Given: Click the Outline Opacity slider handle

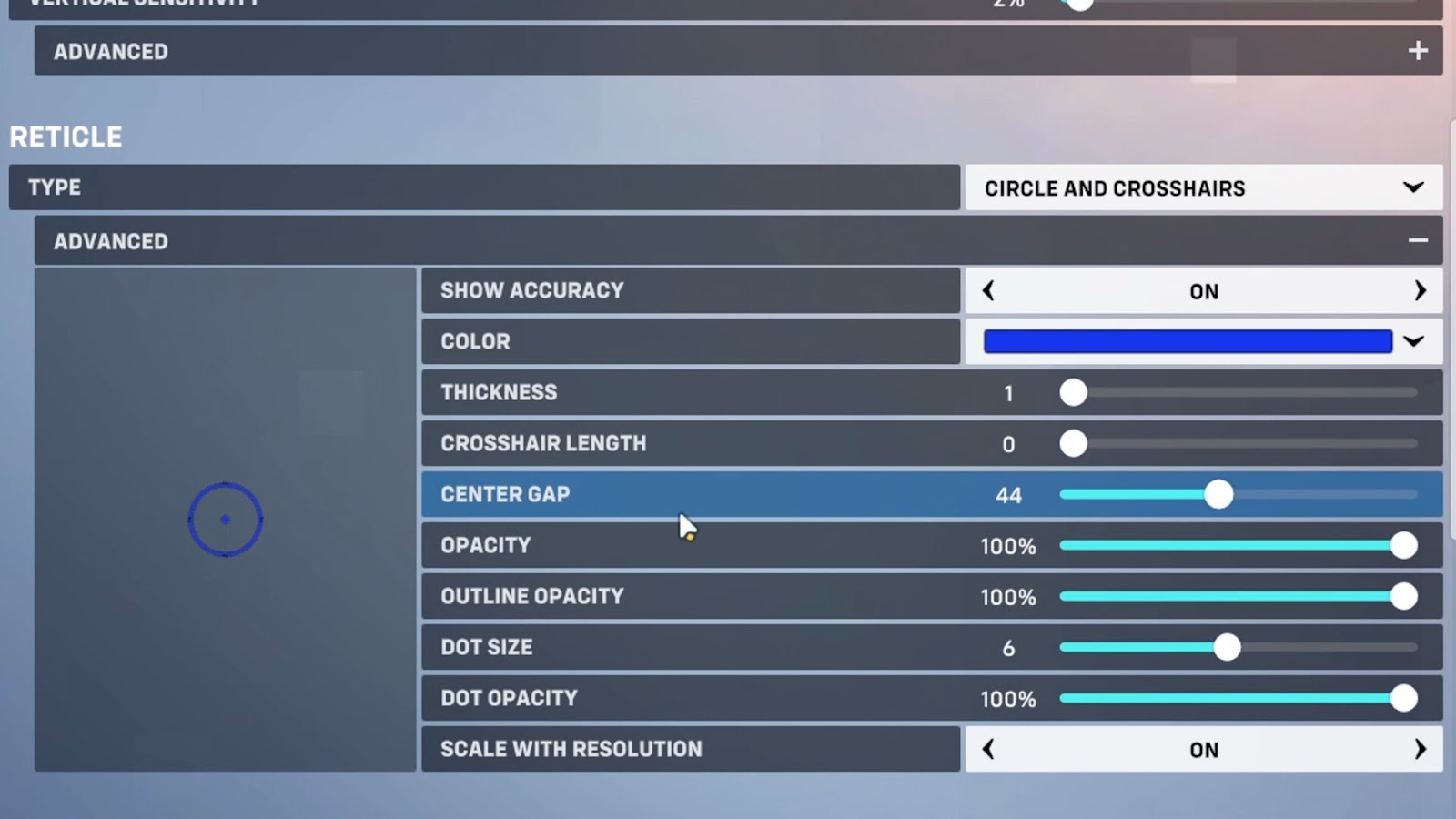Looking at the screenshot, I should click(1403, 597).
